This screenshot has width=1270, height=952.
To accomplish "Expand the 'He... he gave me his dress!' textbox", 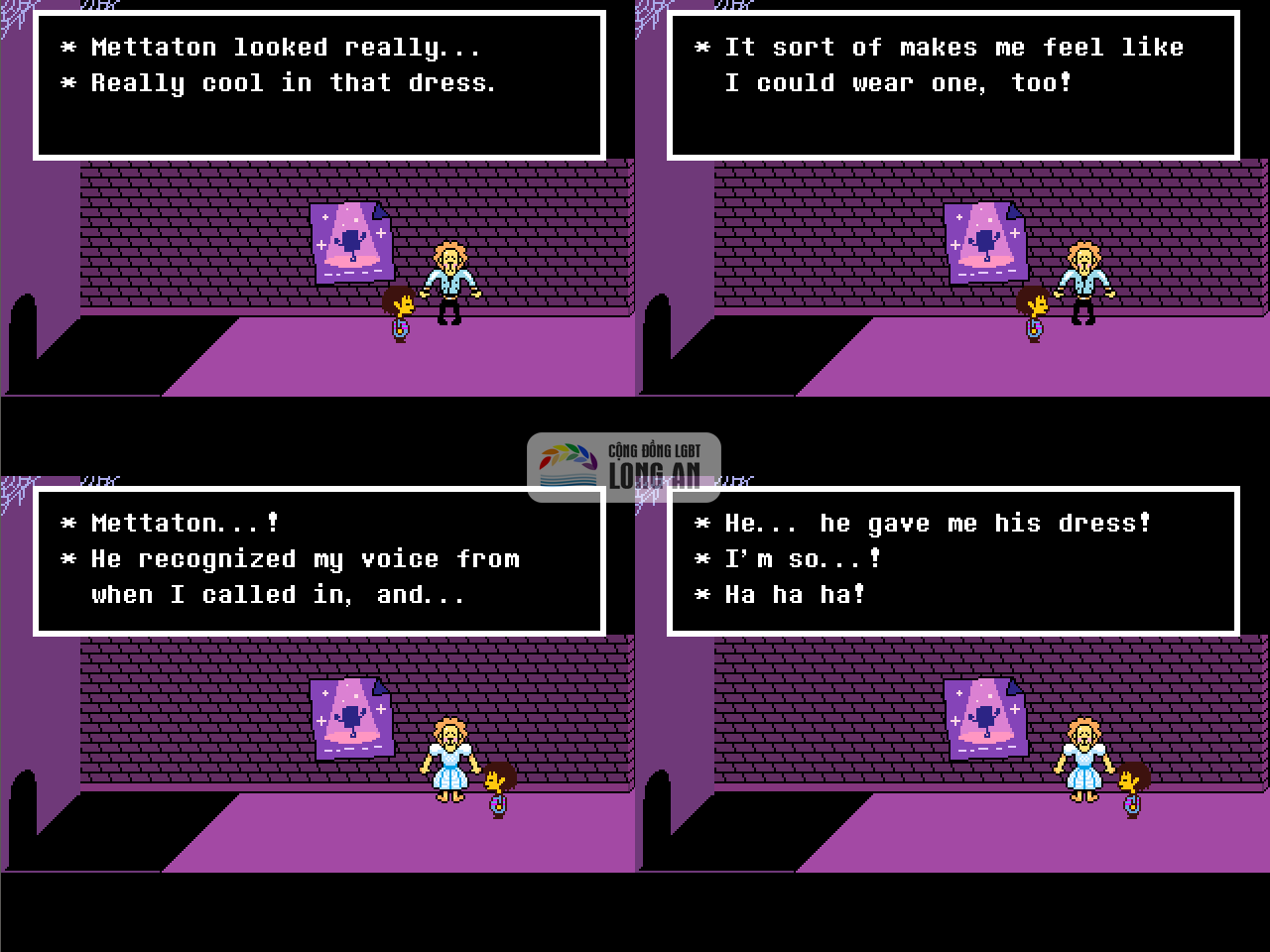I will tap(955, 560).
